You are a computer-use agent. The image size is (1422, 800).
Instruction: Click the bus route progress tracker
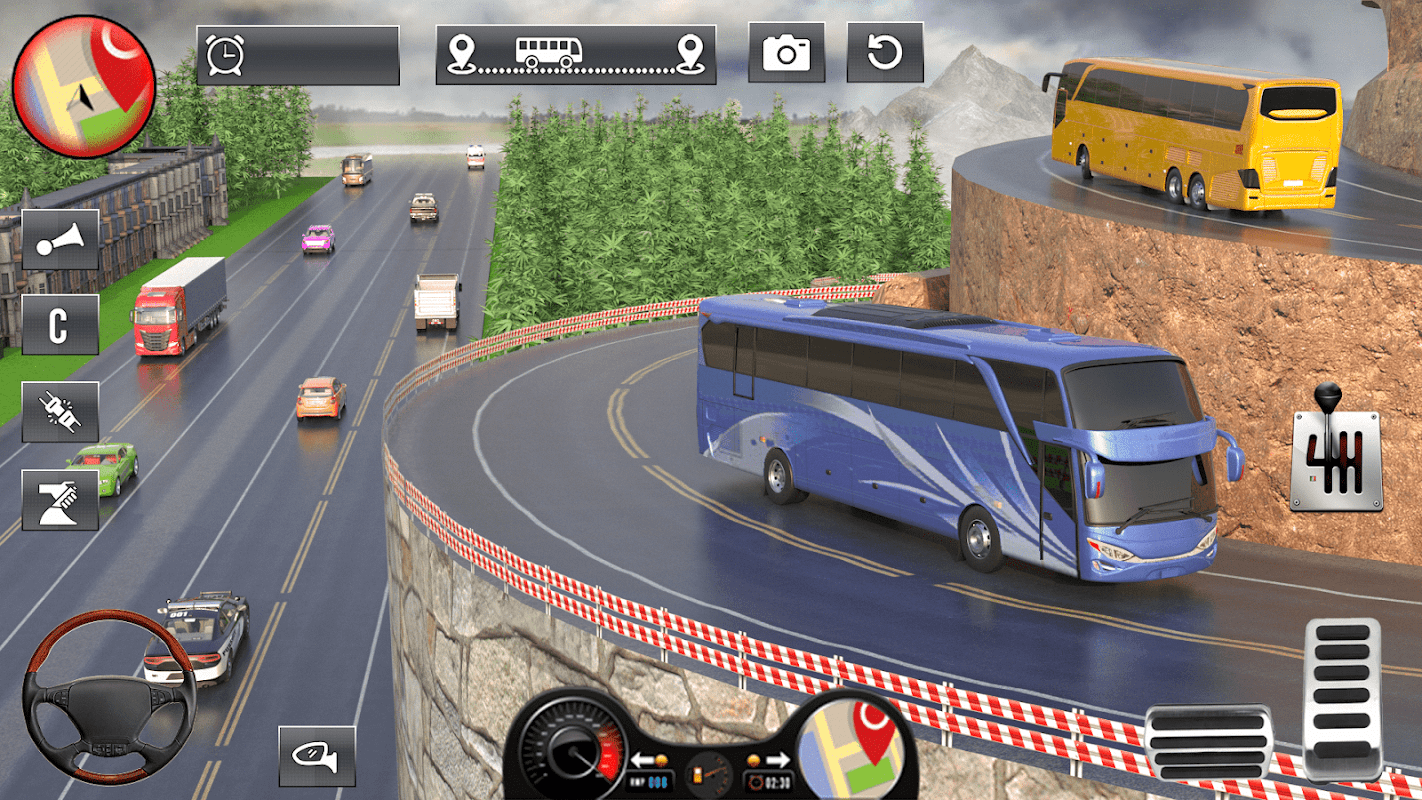click(575, 54)
